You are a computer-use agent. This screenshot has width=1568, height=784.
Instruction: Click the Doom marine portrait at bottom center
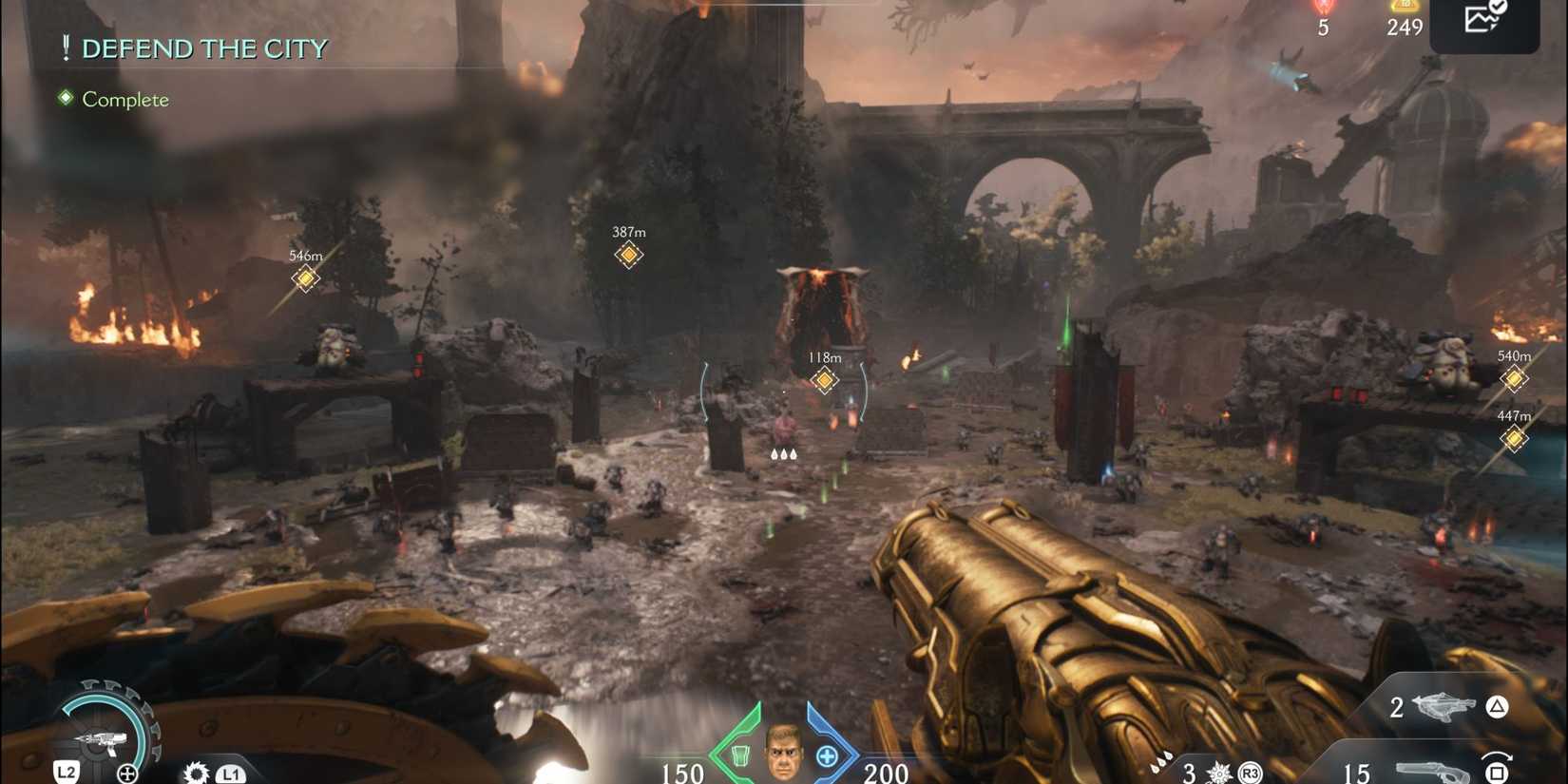(783, 754)
